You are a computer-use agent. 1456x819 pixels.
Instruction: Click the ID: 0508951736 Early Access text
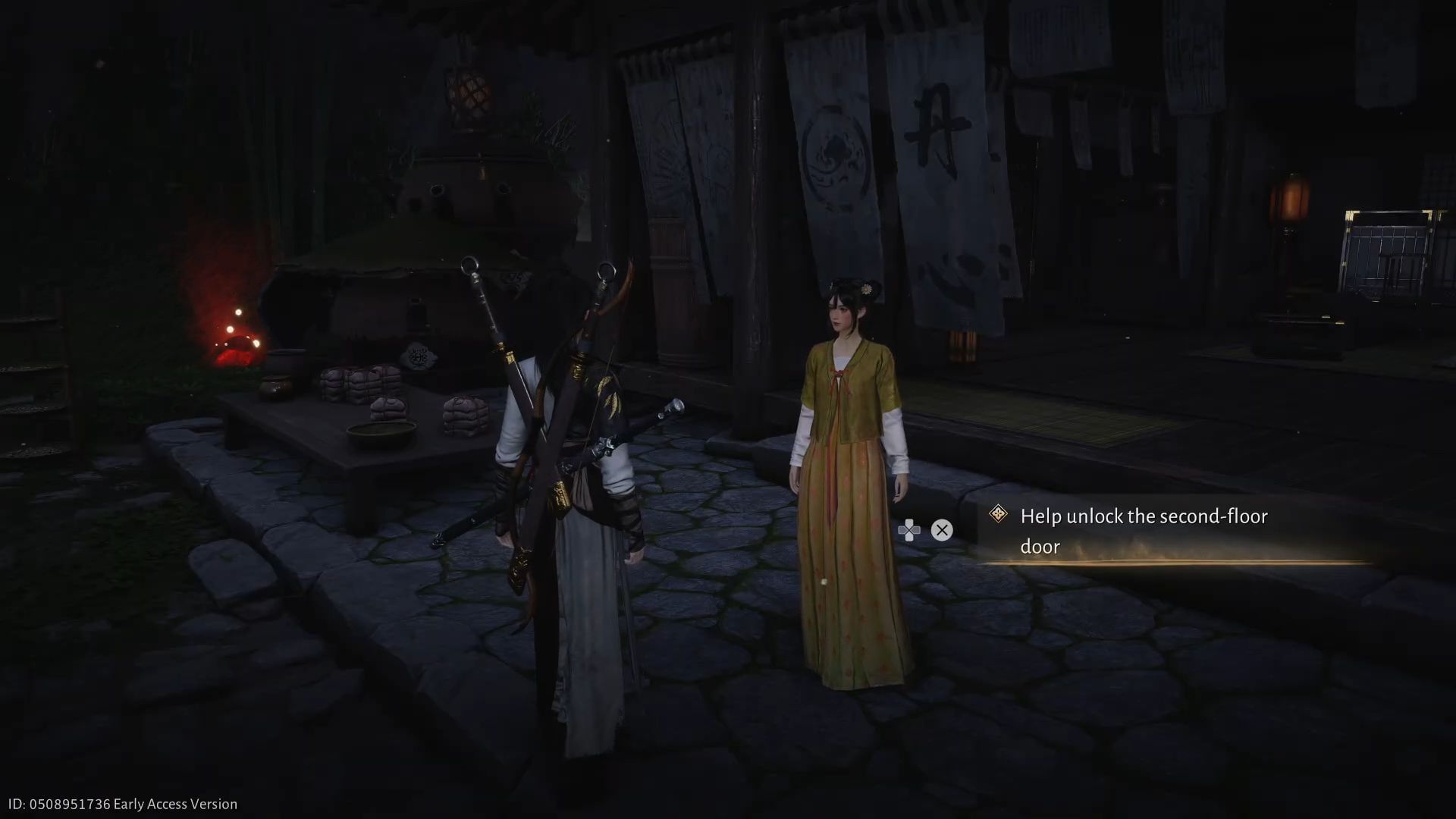[x=121, y=803]
